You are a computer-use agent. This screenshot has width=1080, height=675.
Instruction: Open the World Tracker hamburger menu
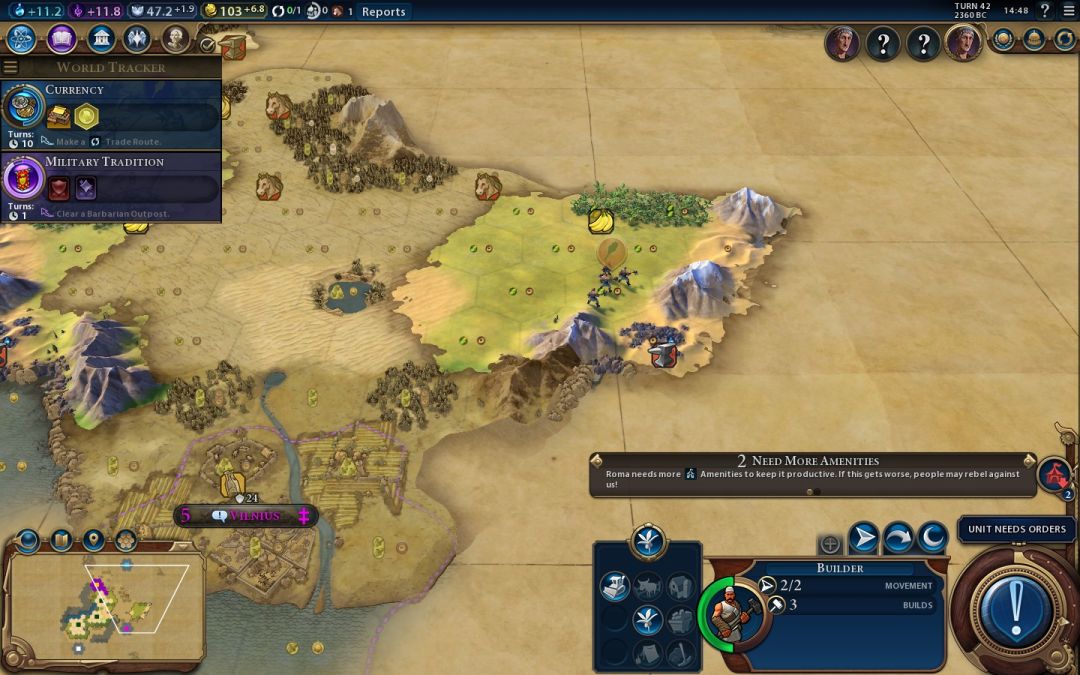point(11,67)
